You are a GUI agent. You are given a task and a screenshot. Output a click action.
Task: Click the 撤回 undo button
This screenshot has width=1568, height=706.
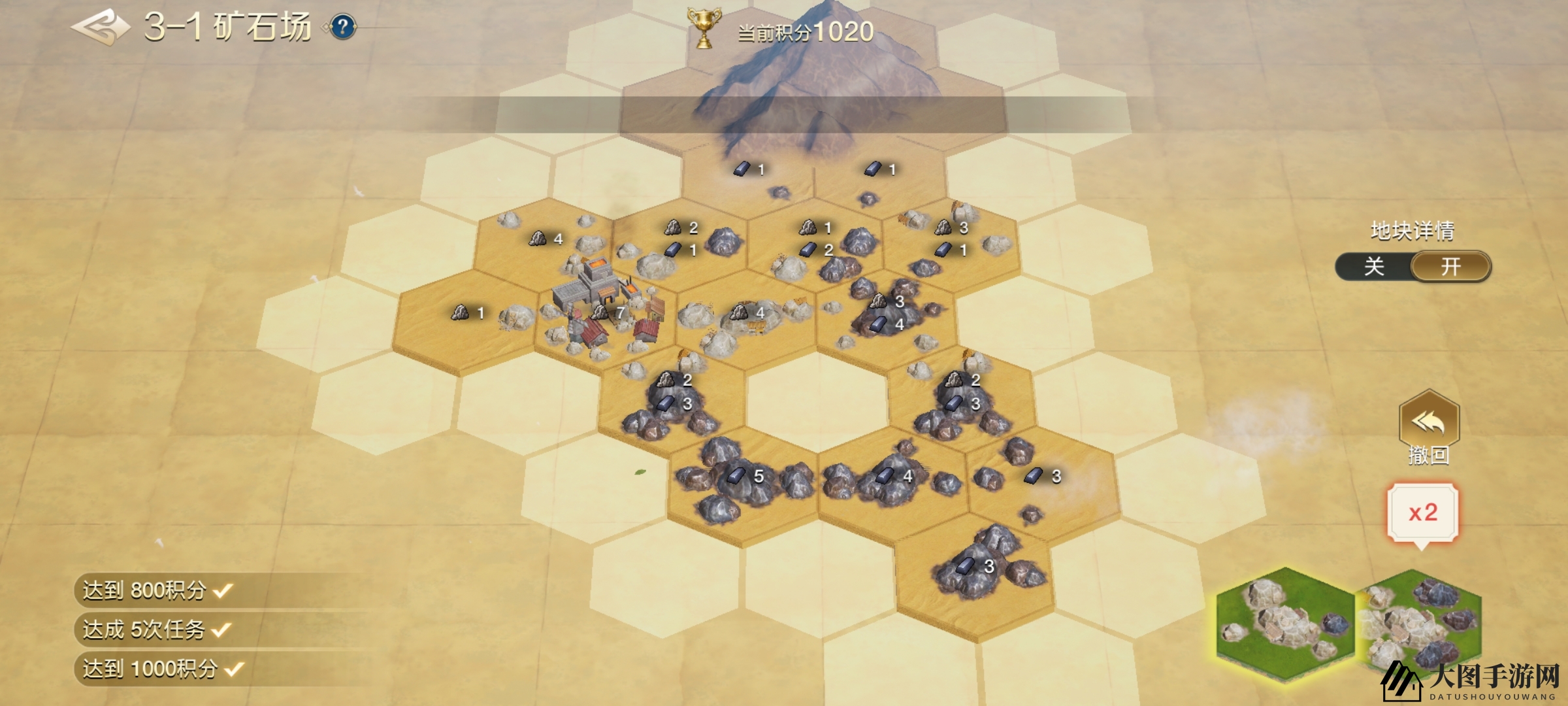(1429, 425)
